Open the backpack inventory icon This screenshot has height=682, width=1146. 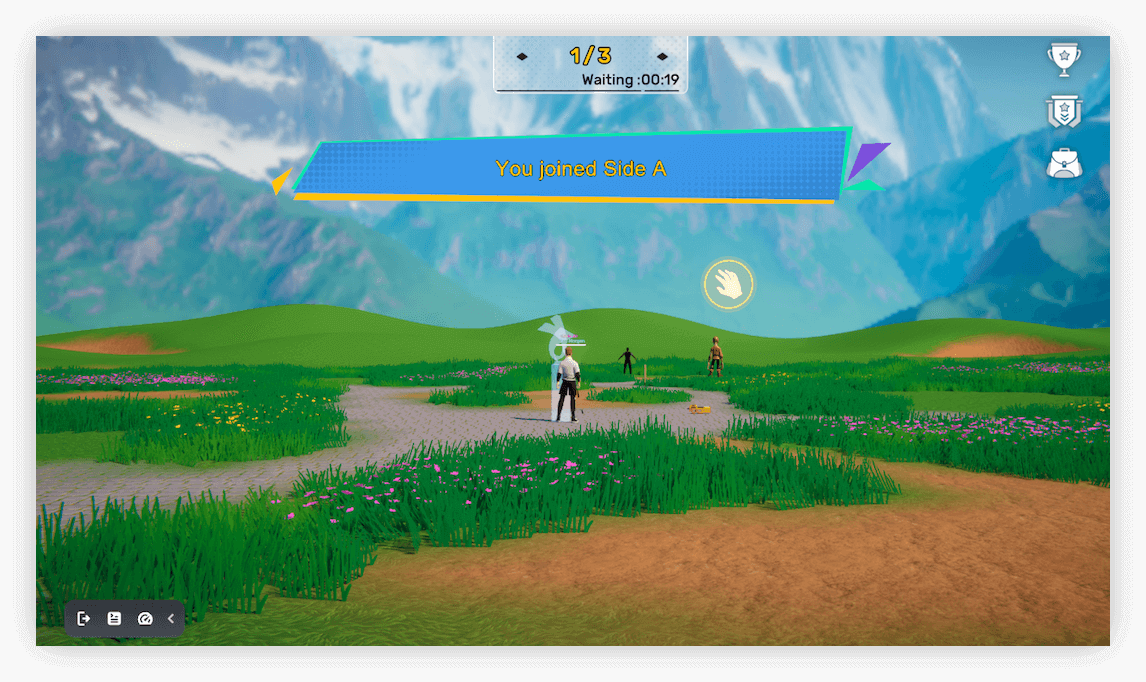point(1064,163)
